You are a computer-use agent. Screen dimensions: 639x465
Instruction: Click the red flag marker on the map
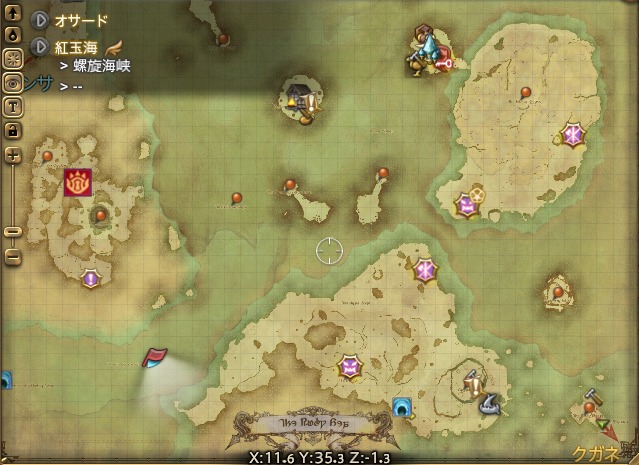(156, 357)
